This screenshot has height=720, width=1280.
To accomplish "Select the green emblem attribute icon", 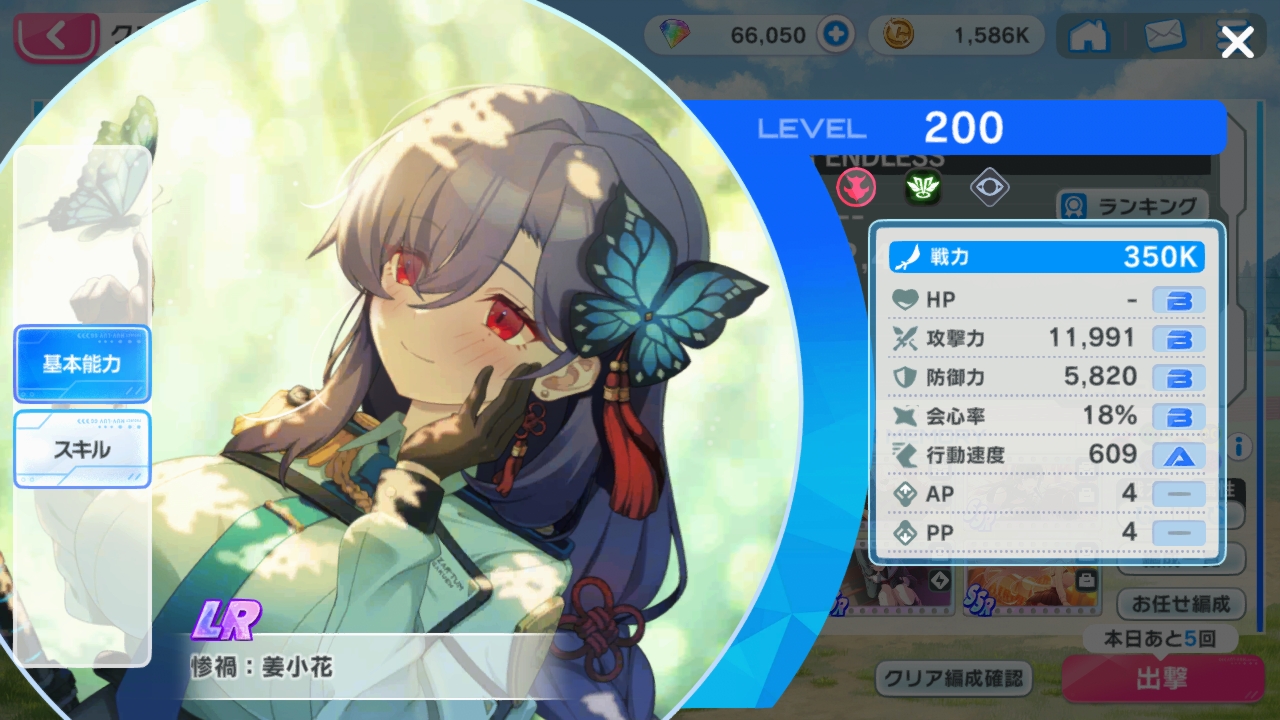I will click(923, 187).
